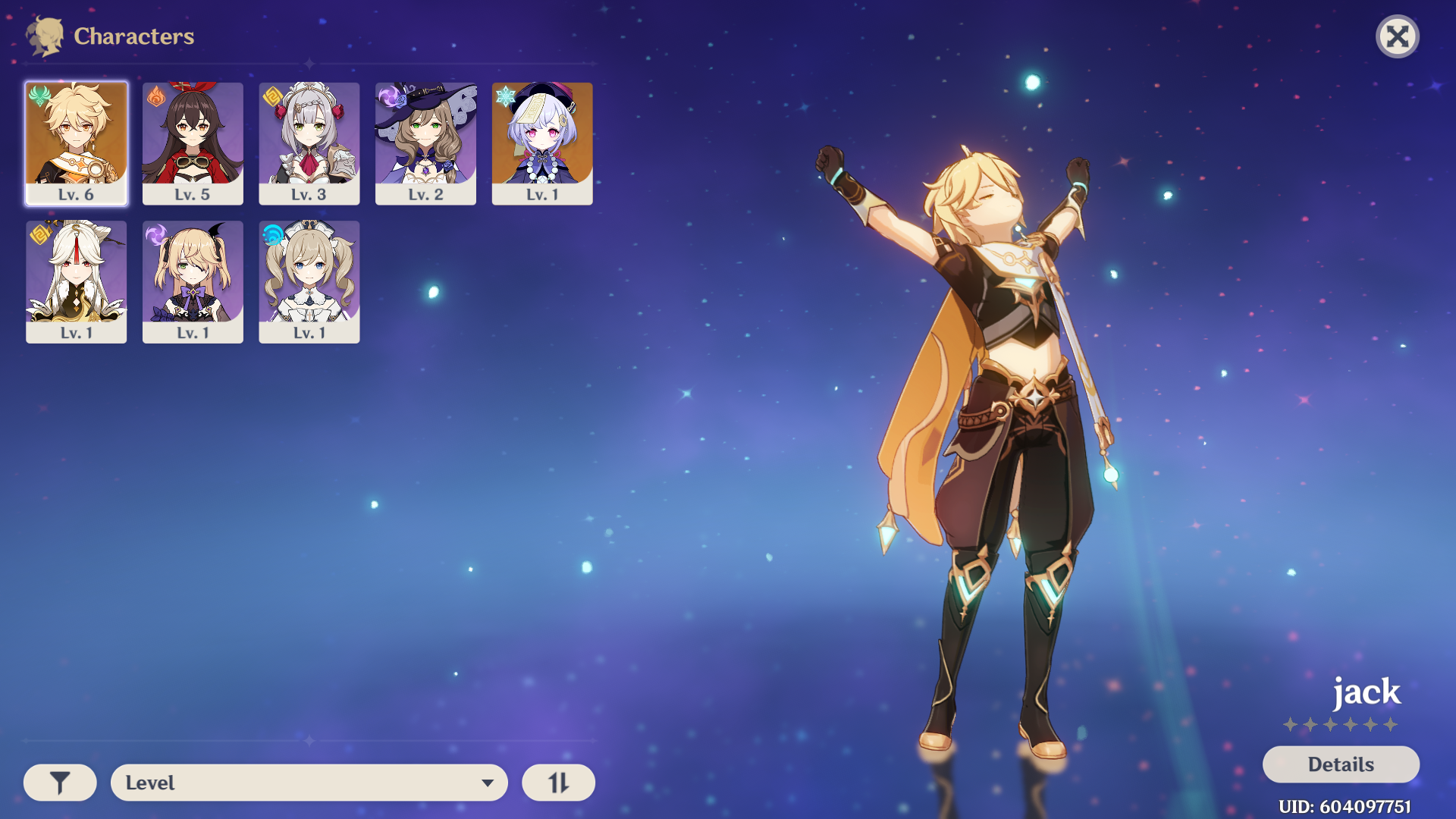Open the Details view for jack
Viewport: 1456px width, 819px height.
click(x=1341, y=764)
